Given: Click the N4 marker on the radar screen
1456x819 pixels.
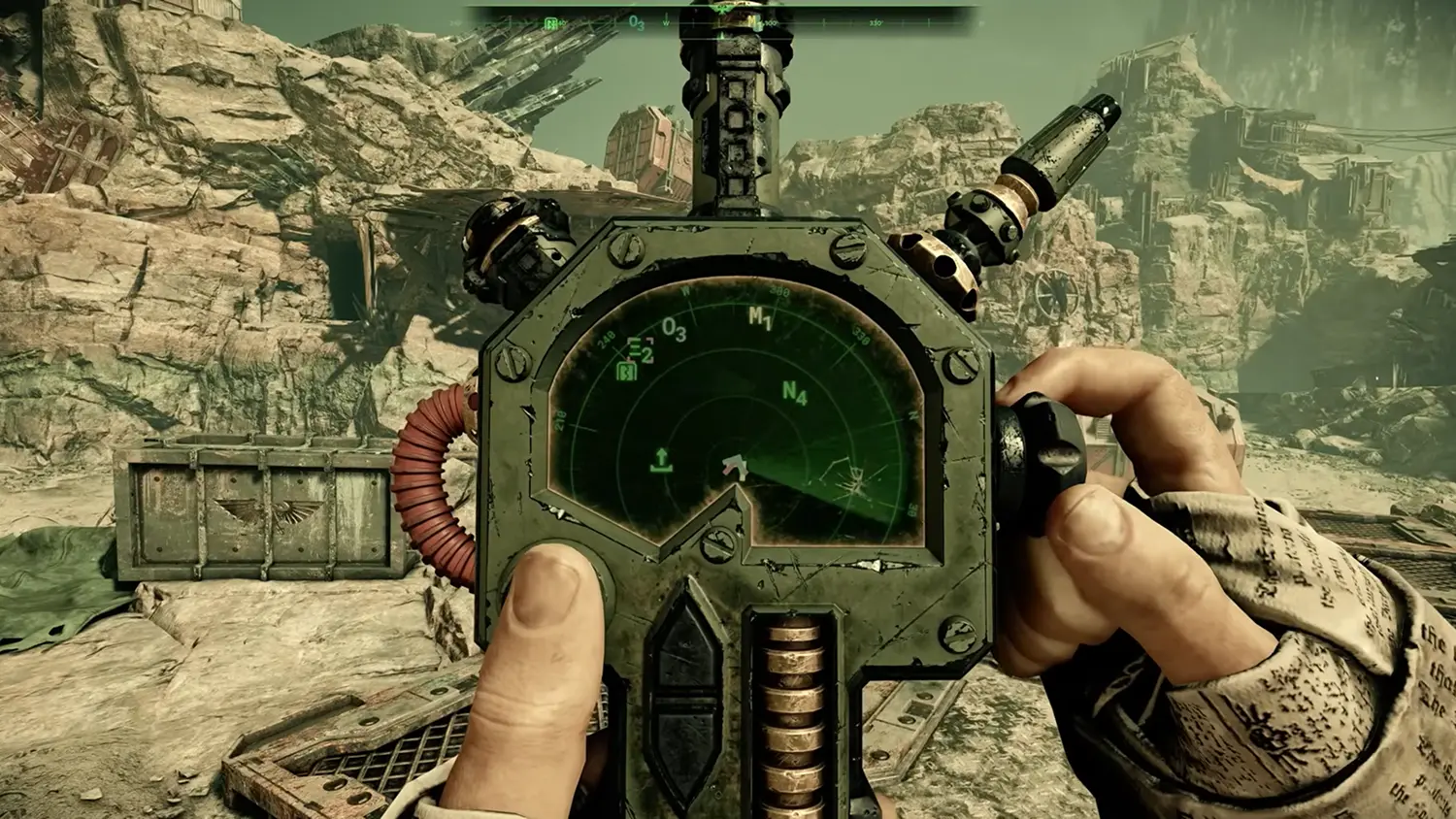Looking at the screenshot, I should click(x=794, y=393).
